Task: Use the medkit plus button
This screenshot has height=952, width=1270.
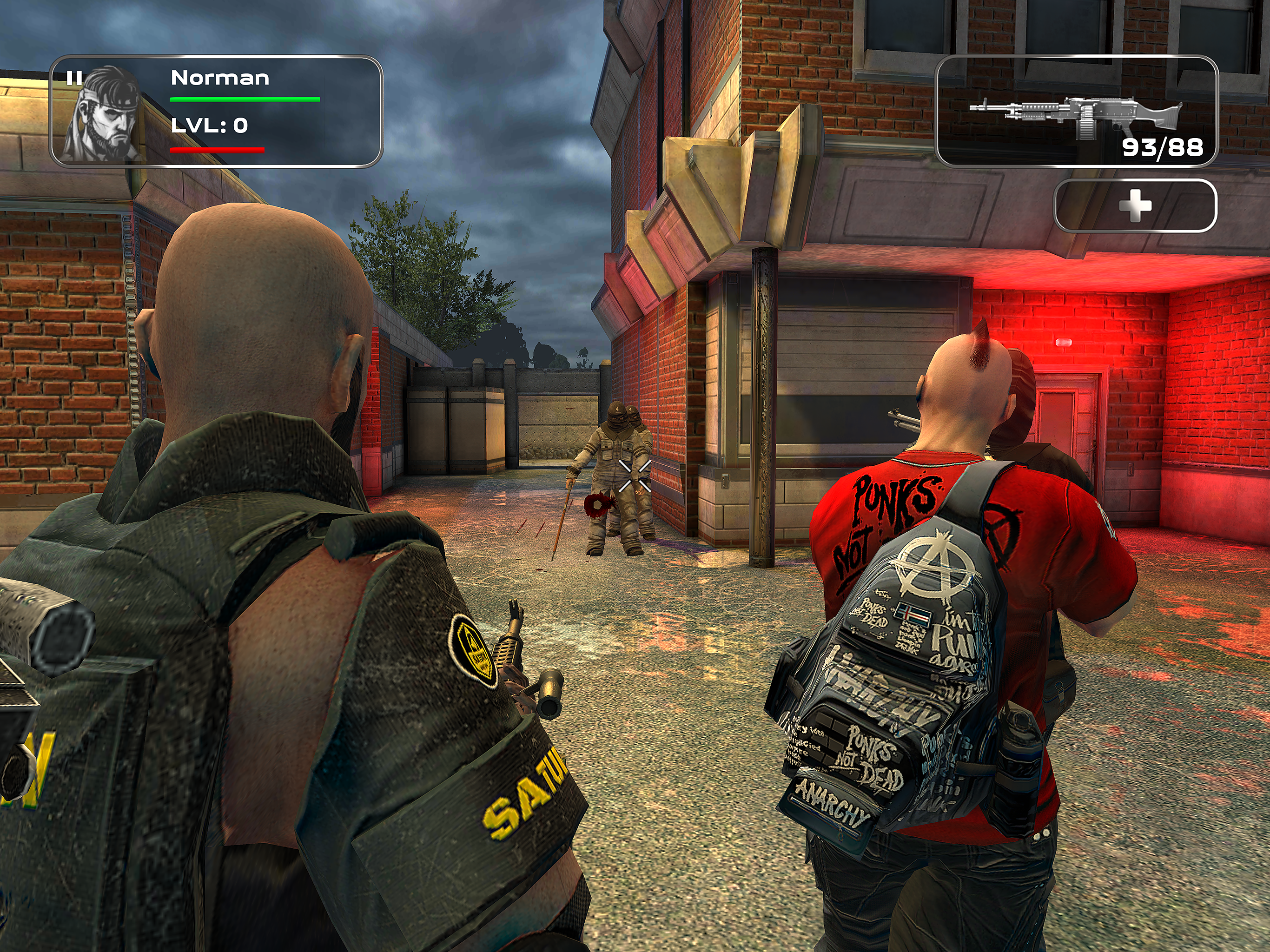Action: (1135, 205)
